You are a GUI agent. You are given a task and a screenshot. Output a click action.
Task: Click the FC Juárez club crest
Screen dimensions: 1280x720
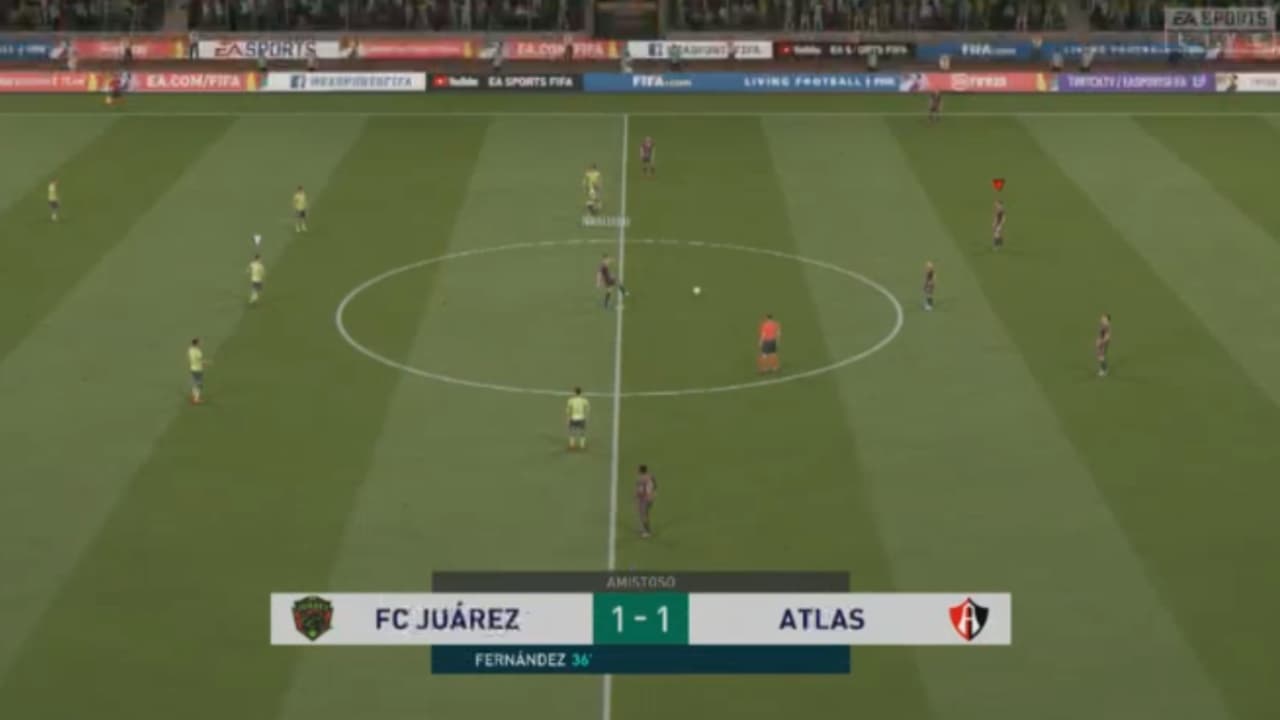[310, 618]
